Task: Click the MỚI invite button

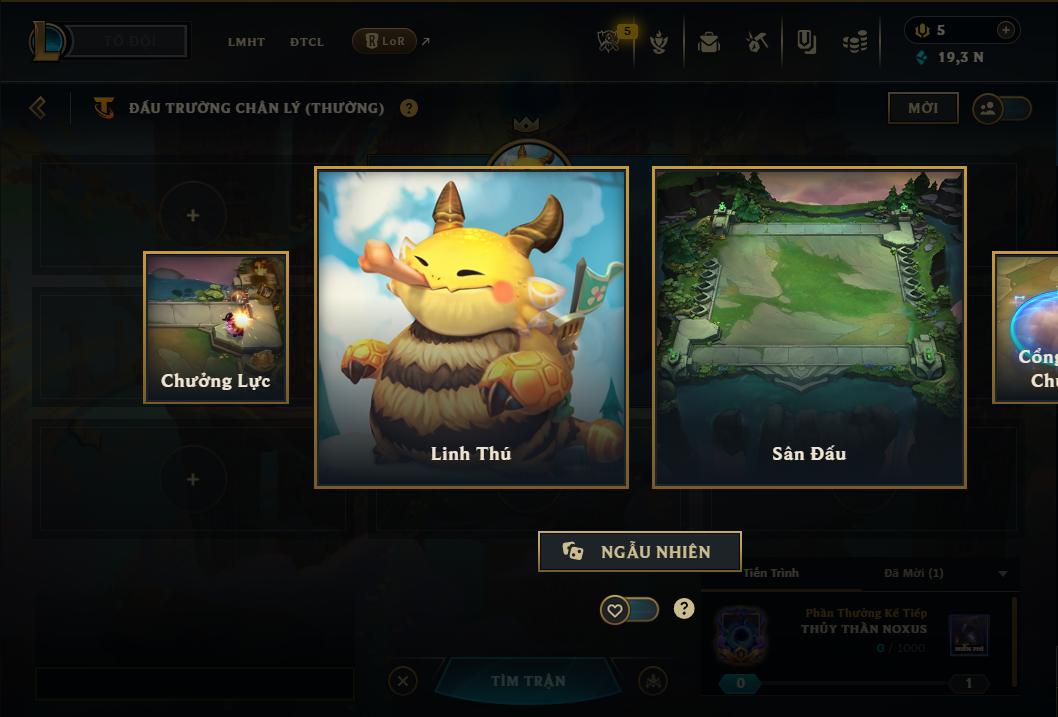Action: pyautogui.click(x=922, y=108)
